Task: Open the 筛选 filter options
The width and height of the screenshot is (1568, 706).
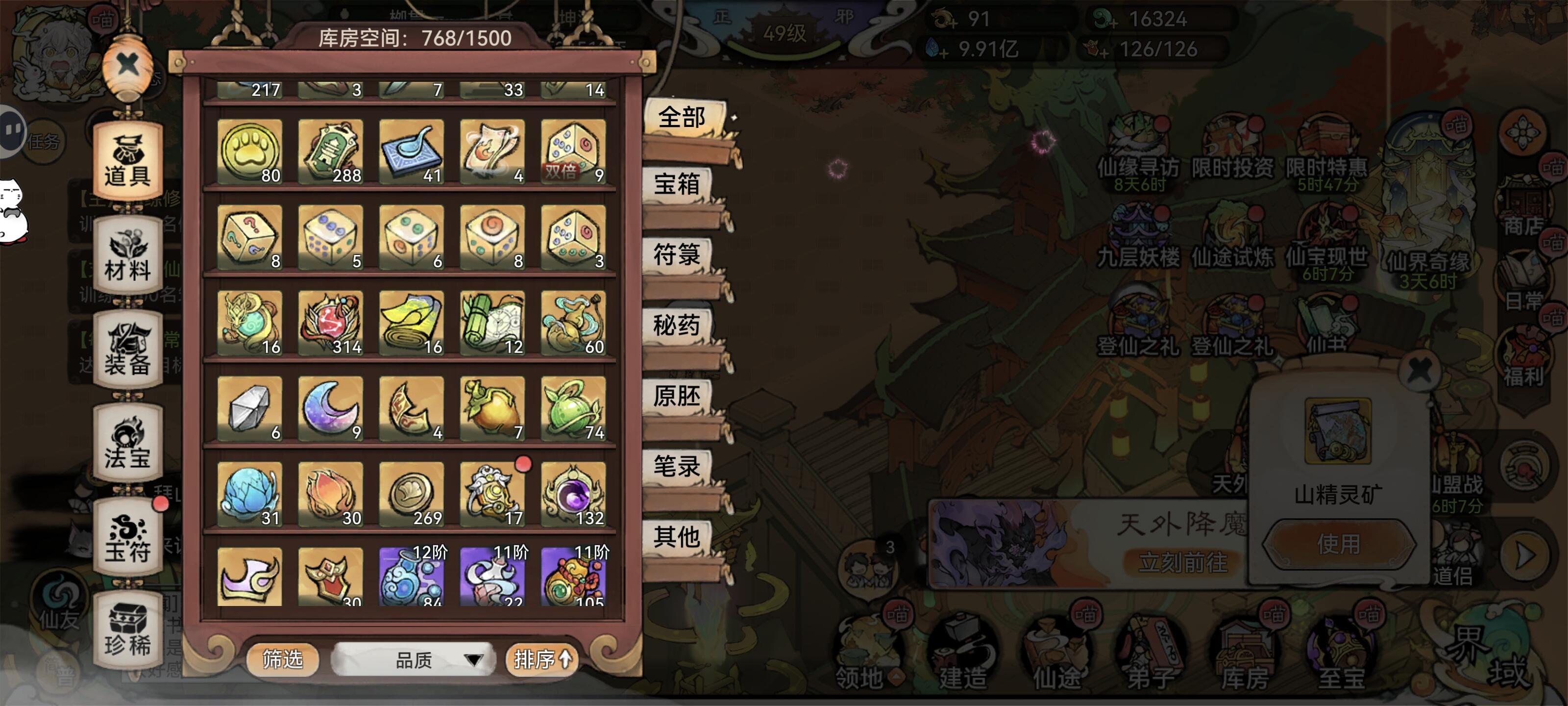Action: coord(284,660)
